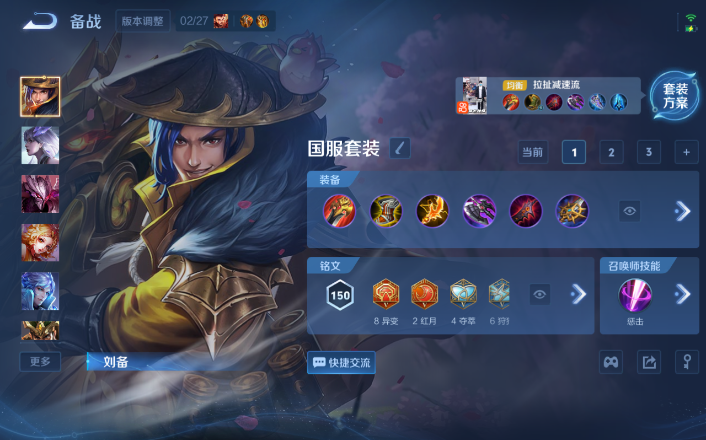Switch to loadout tab 3
The height and width of the screenshot is (440, 706).
coord(649,152)
